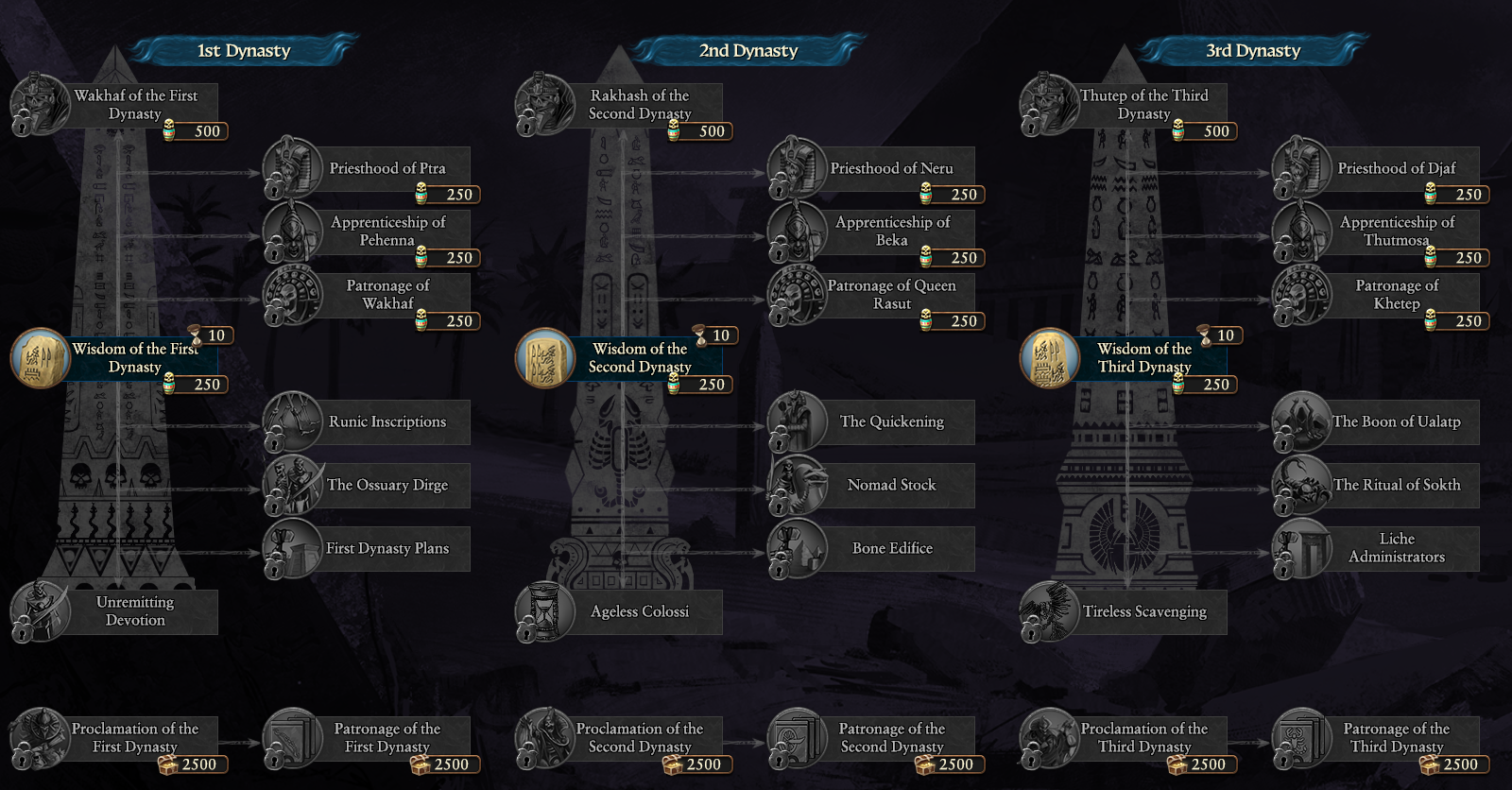This screenshot has width=1512, height=790.
Task: Select the Tireless Scavenging crow icon
Action: point(1049,611)
